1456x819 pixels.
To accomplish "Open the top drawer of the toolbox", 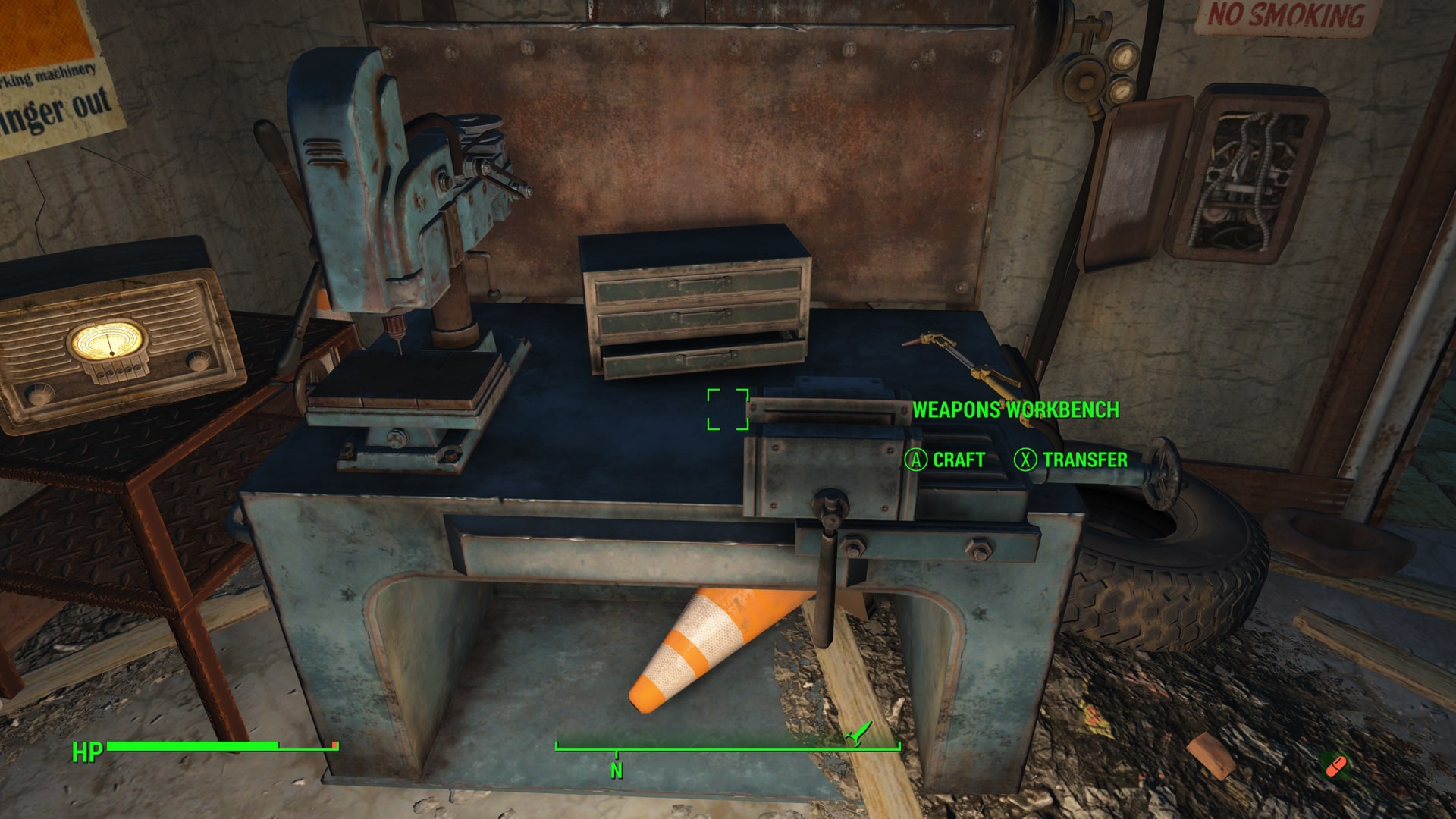I will pos(698,284).
